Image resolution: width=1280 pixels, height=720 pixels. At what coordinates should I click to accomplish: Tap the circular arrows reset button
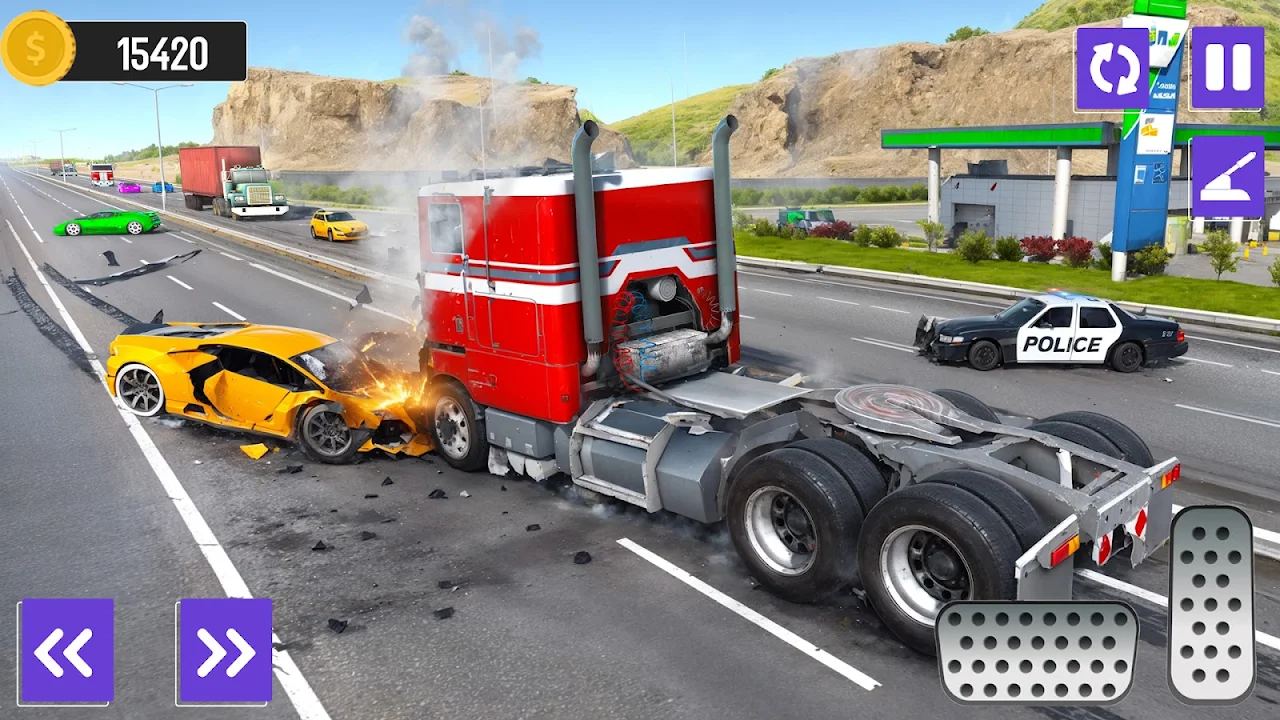[x=1113, y=68]
